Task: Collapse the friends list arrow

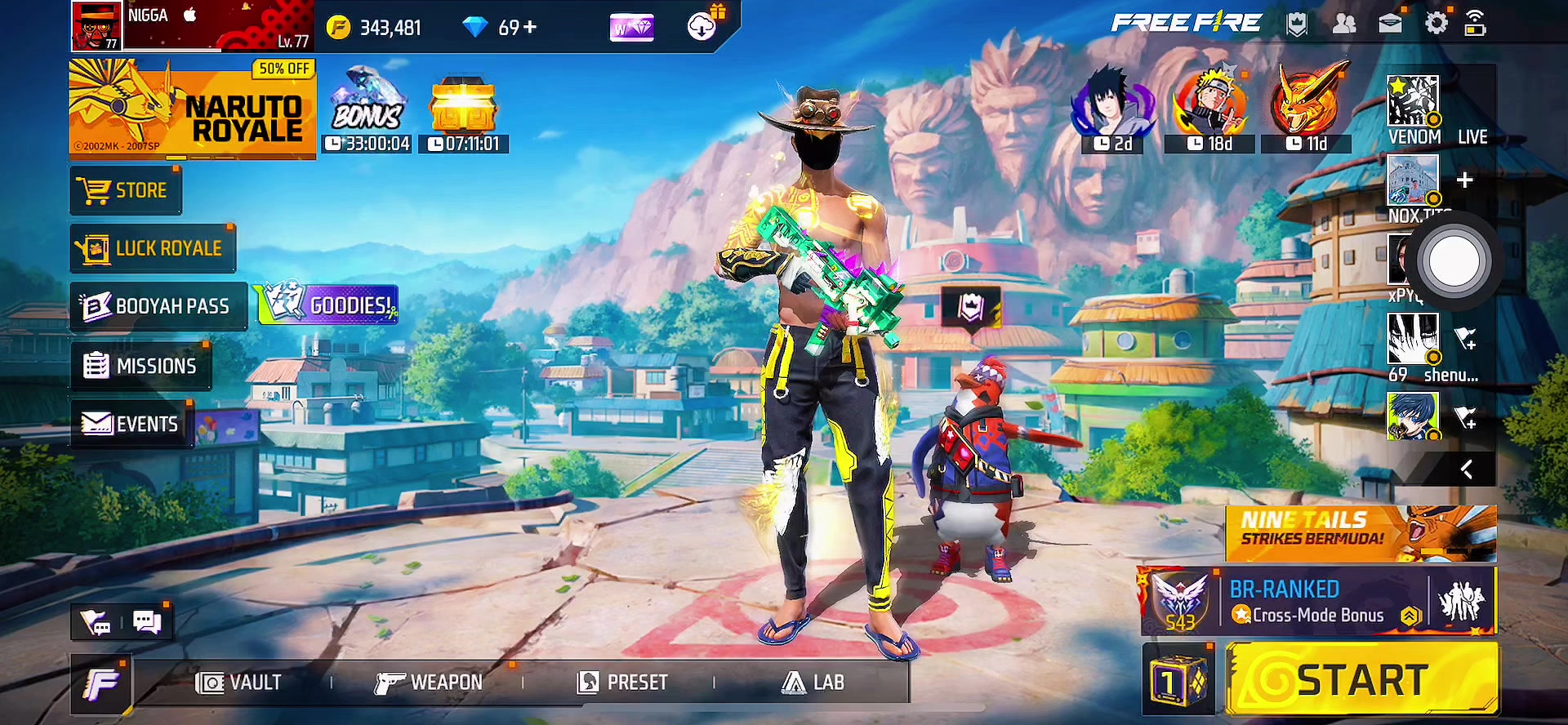Action: pyautogui.click(x=1466, y=469)
